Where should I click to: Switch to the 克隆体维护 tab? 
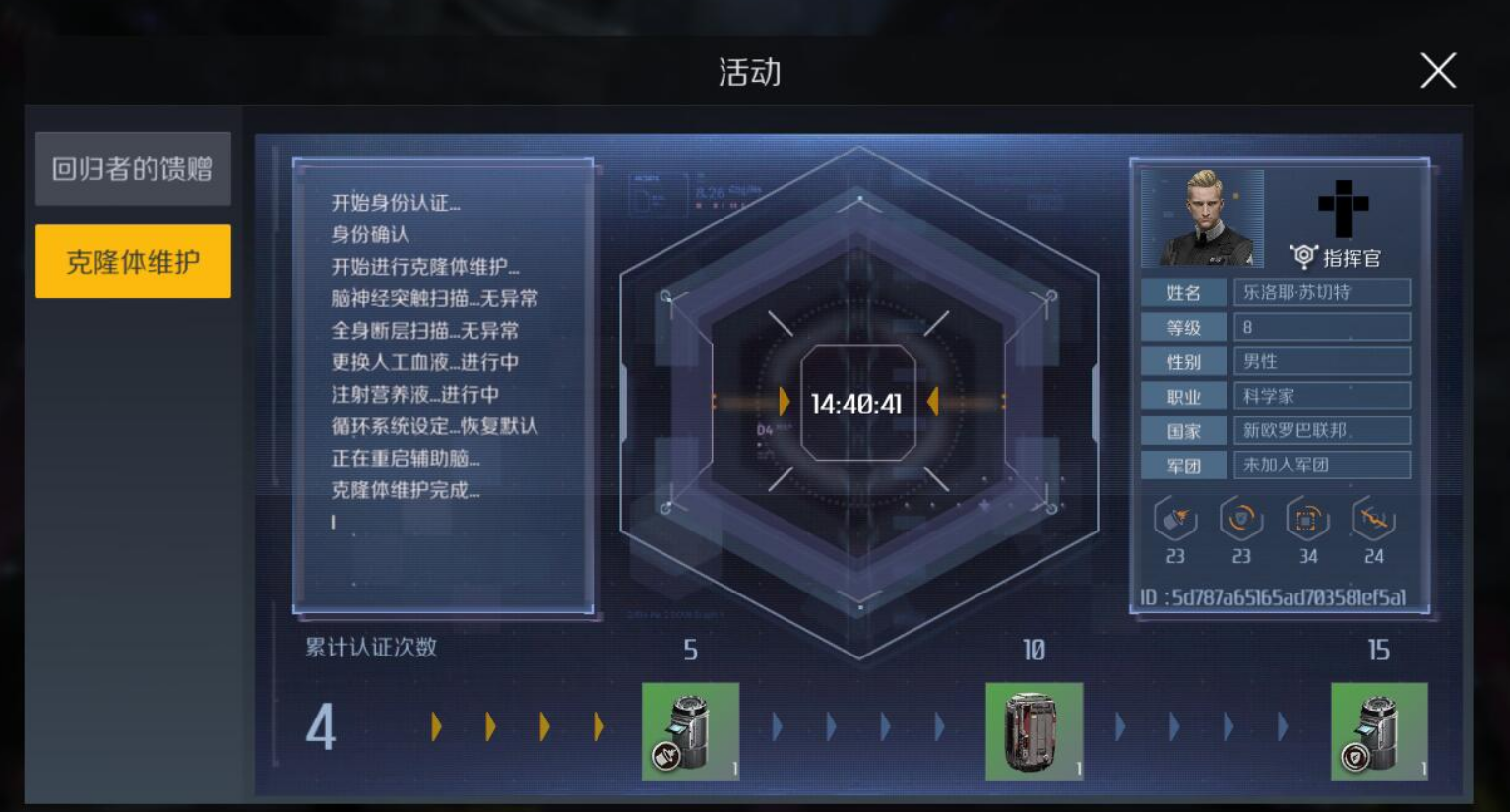coord(132,260)
